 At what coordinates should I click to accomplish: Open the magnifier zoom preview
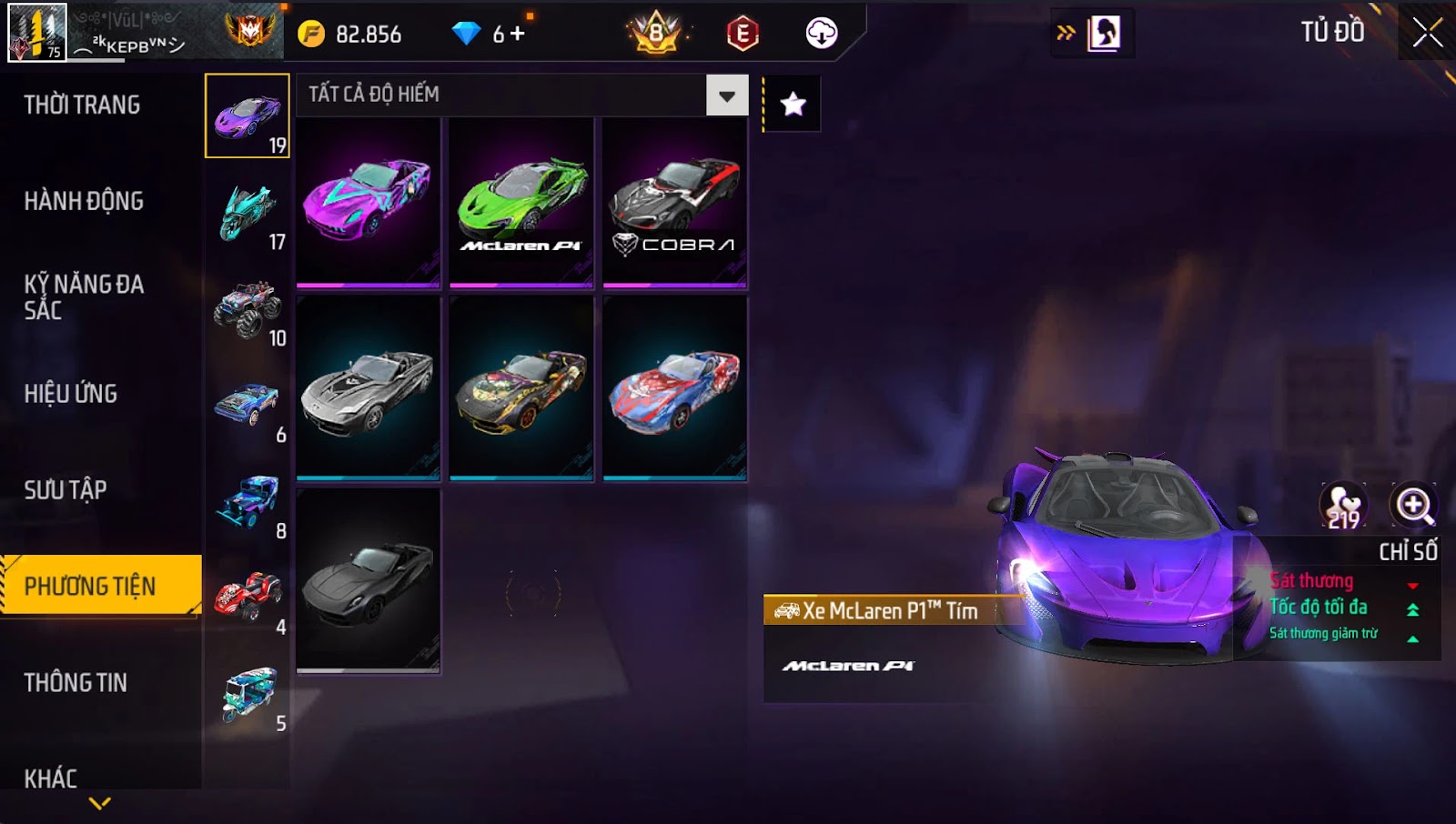1413,506
